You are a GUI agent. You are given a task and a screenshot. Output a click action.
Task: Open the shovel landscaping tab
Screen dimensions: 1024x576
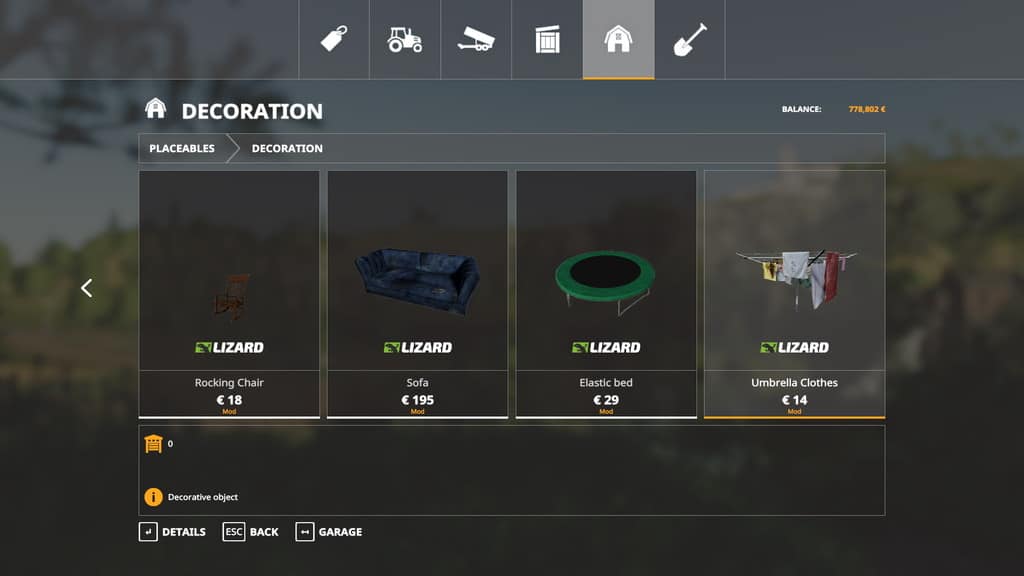(x=690, y=39)
